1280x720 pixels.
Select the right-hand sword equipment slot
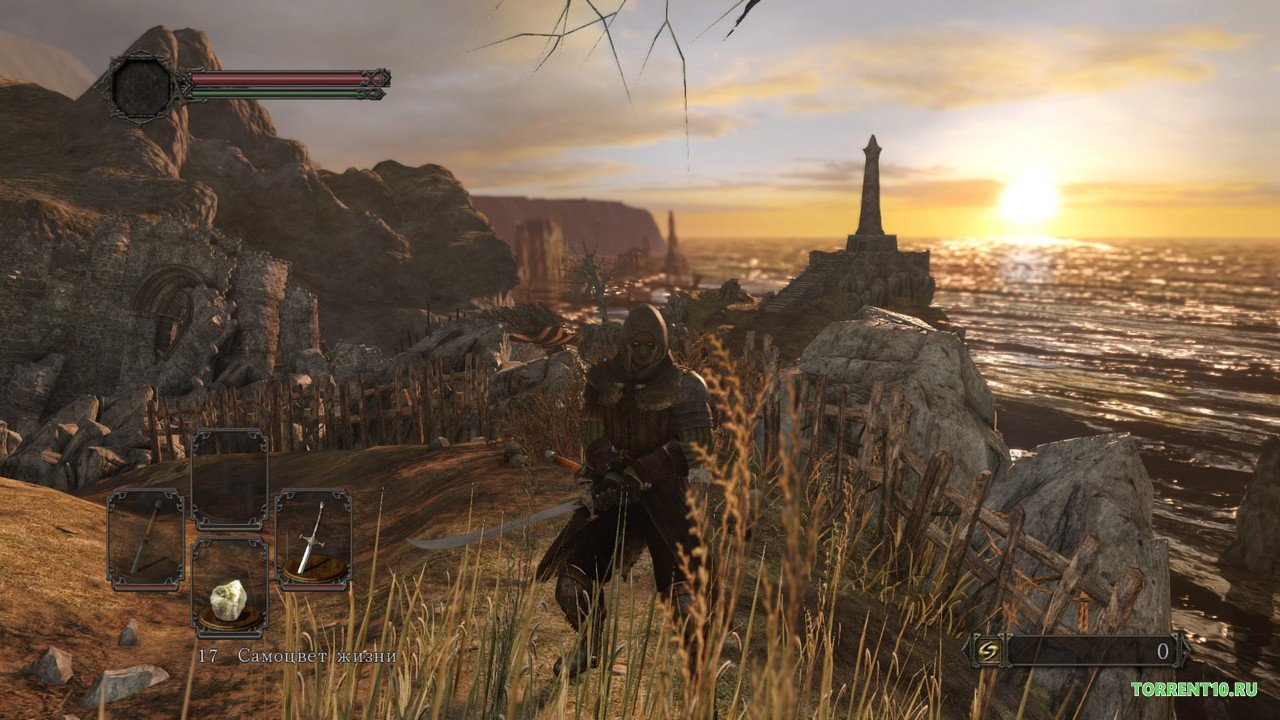point(313,538)
